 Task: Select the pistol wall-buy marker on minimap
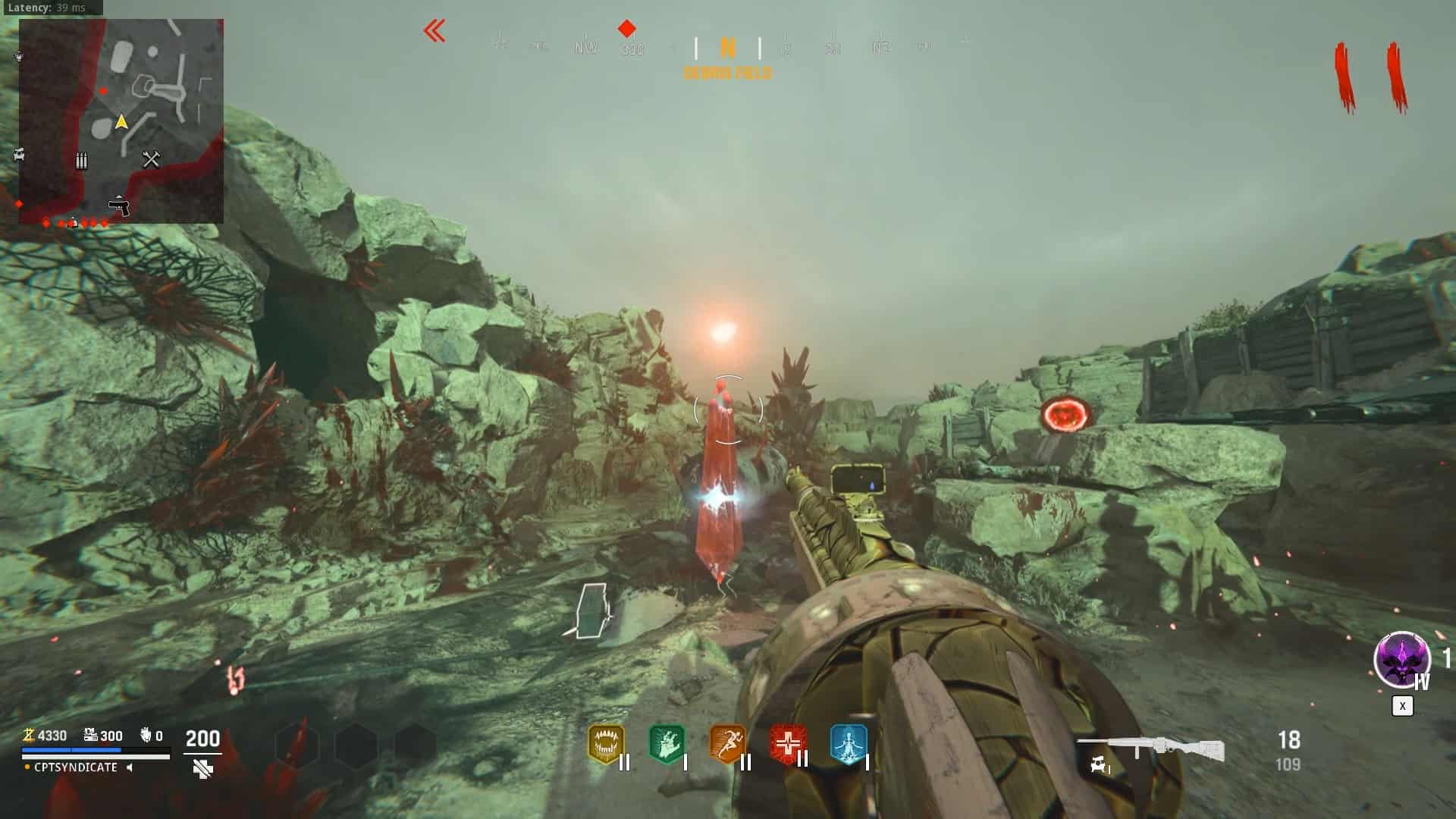click(118, 206)
